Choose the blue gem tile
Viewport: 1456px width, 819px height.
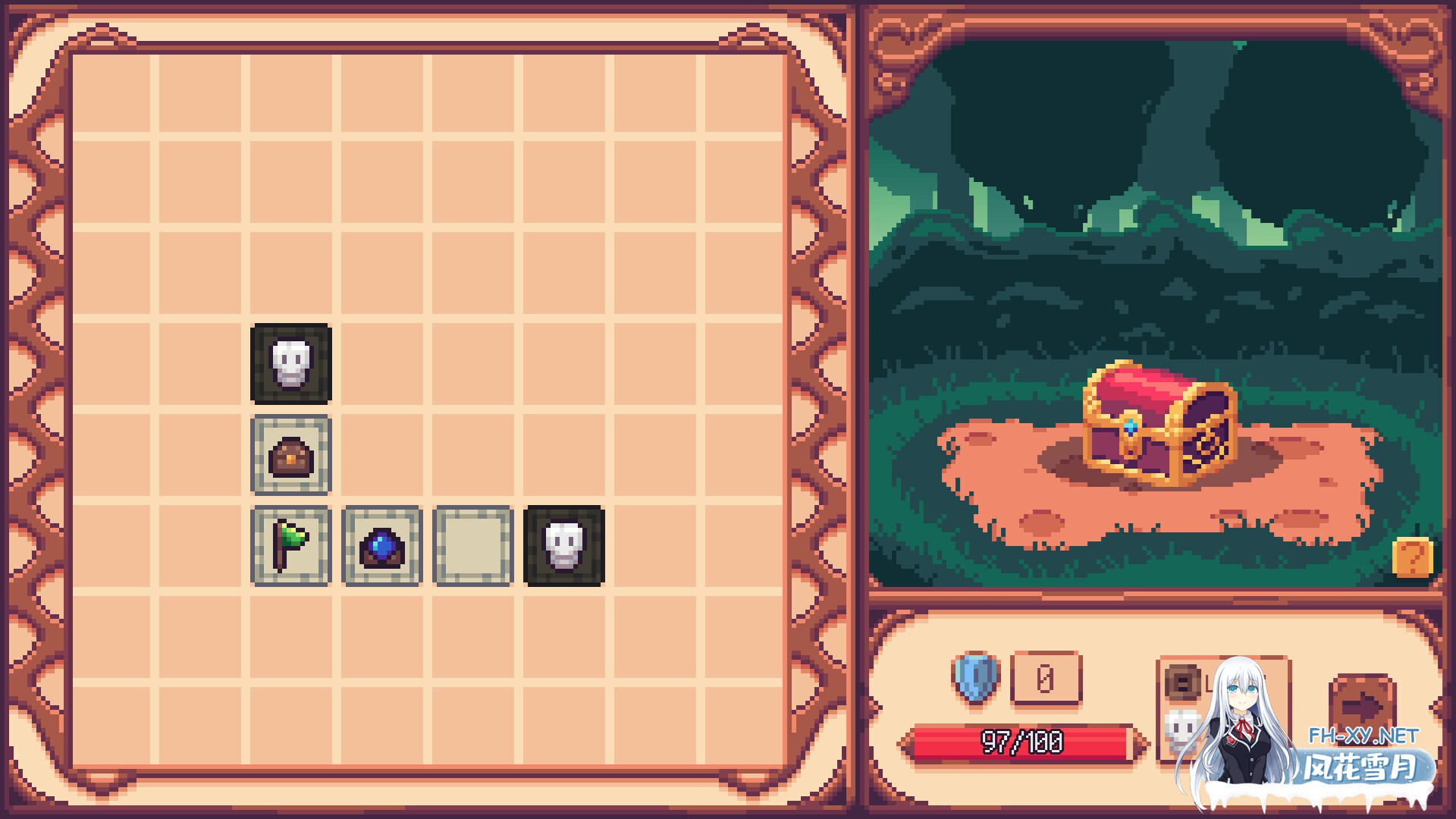pyautogui.click(x=382, y=546)
